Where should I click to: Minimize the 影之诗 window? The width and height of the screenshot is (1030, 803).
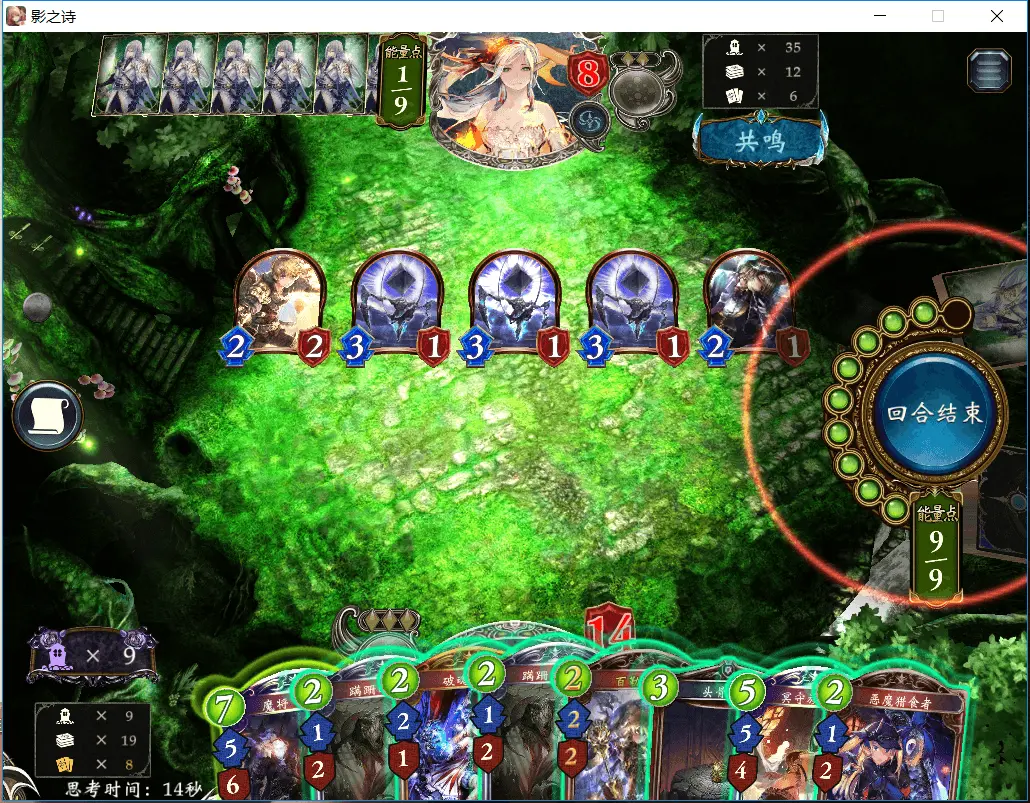tap(880, 16)
